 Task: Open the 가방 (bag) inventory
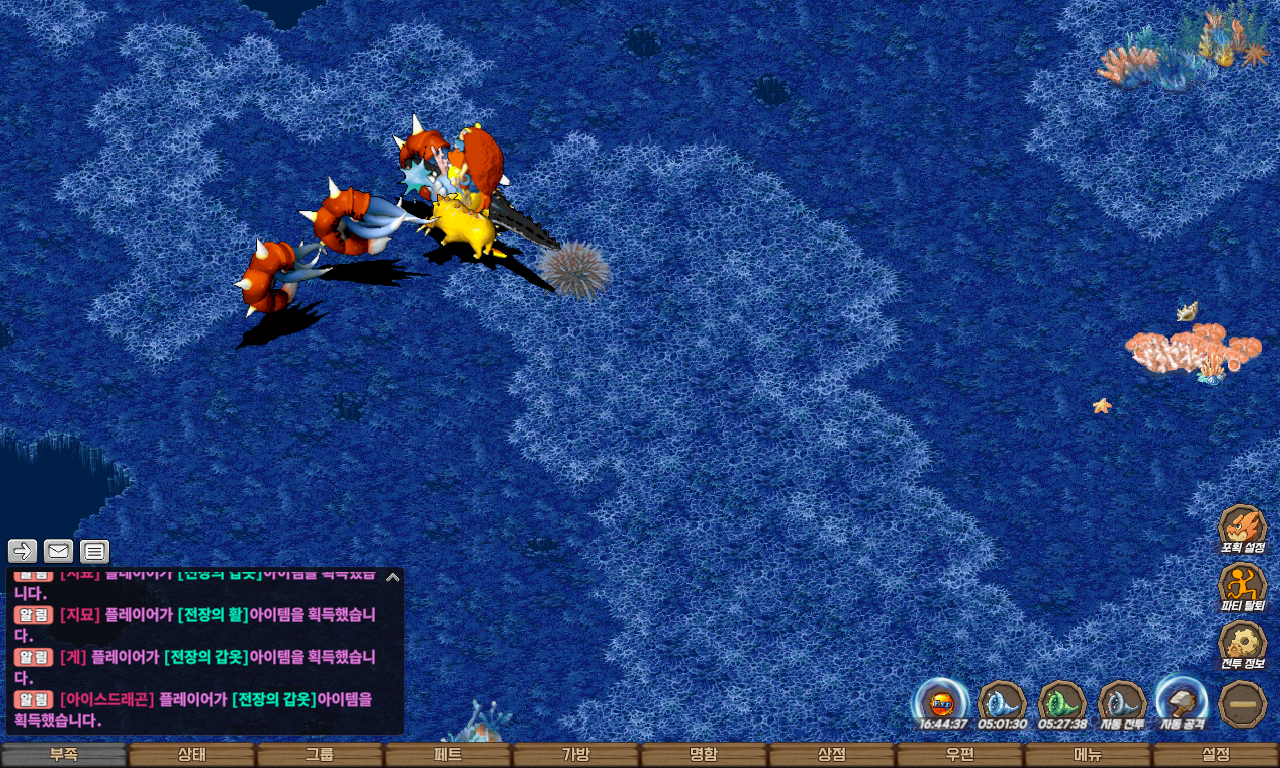[x=576, y=755]
